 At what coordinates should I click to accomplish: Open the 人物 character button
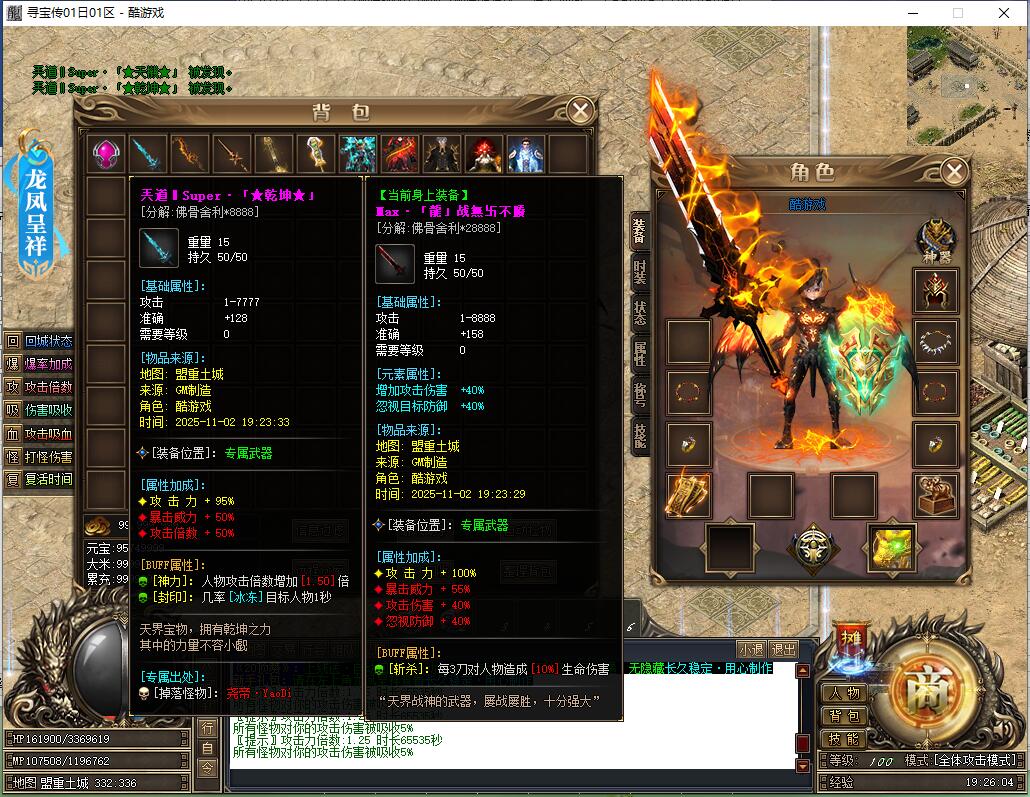click(844, 693)
